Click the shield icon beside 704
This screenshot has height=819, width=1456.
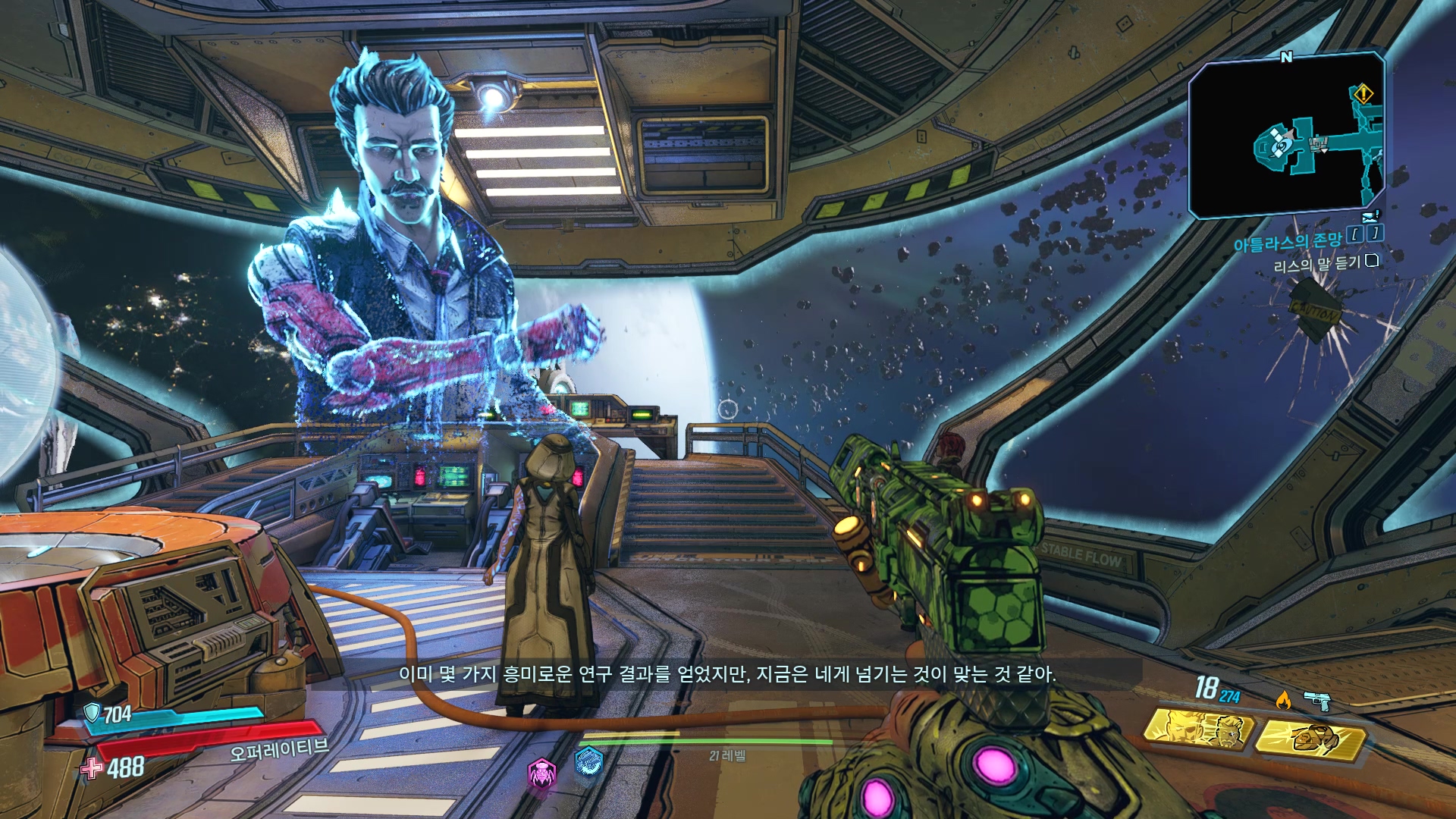pyautogui.click(x=92, y=712)
